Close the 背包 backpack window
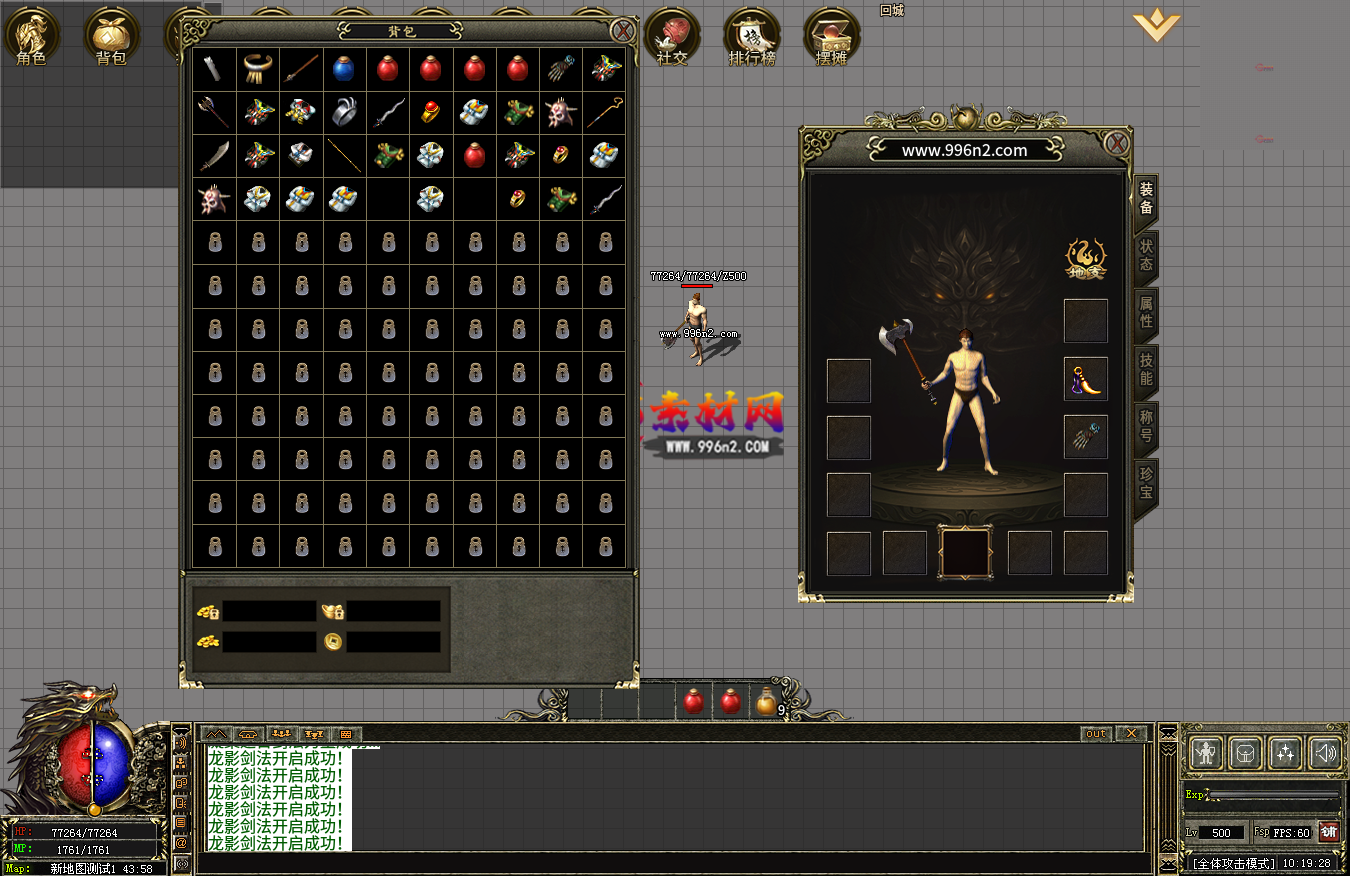Image resolution: width=1350 pixels, height=876 pixels. 623,30
